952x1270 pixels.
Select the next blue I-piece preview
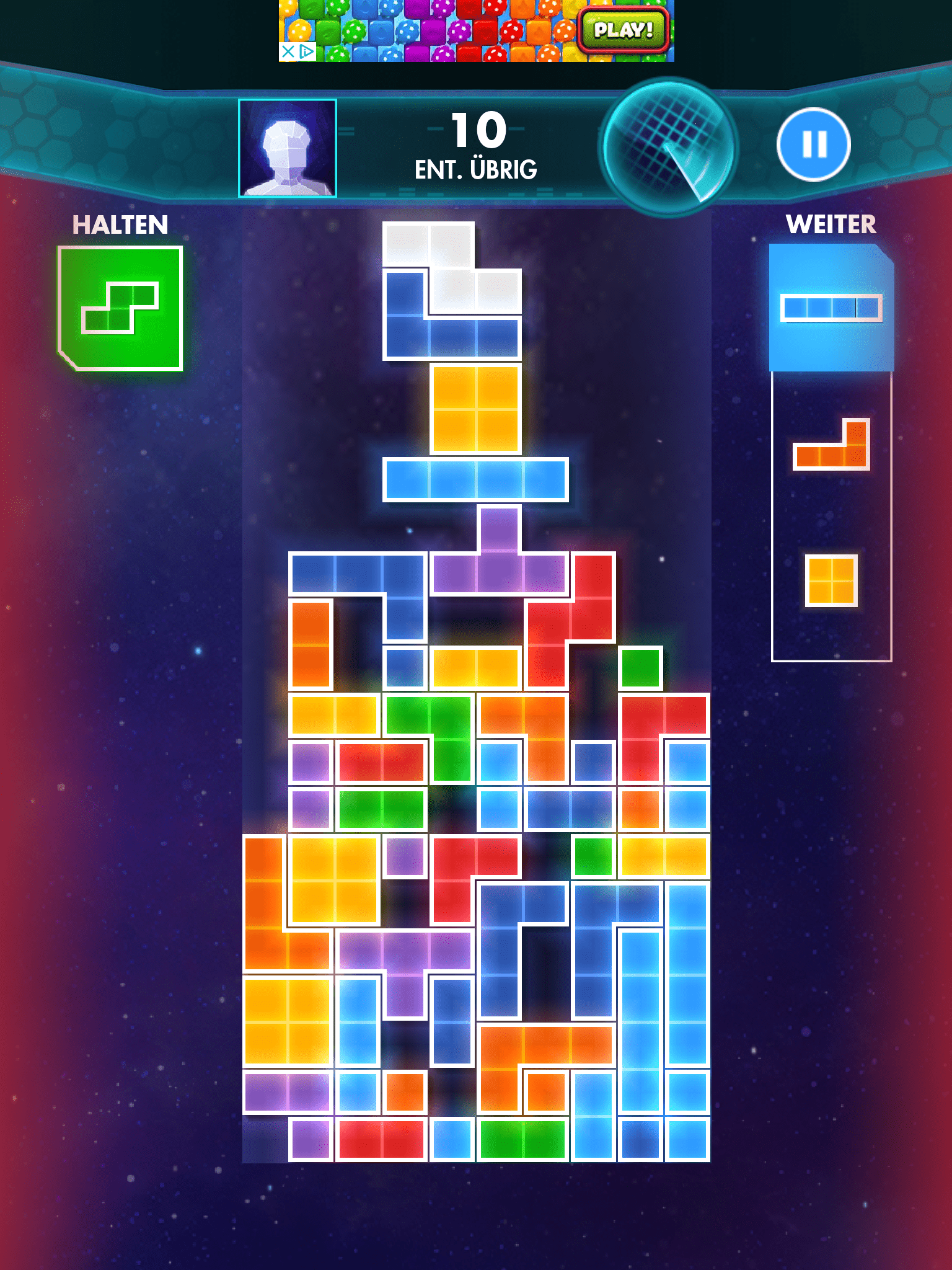(831, 308)
